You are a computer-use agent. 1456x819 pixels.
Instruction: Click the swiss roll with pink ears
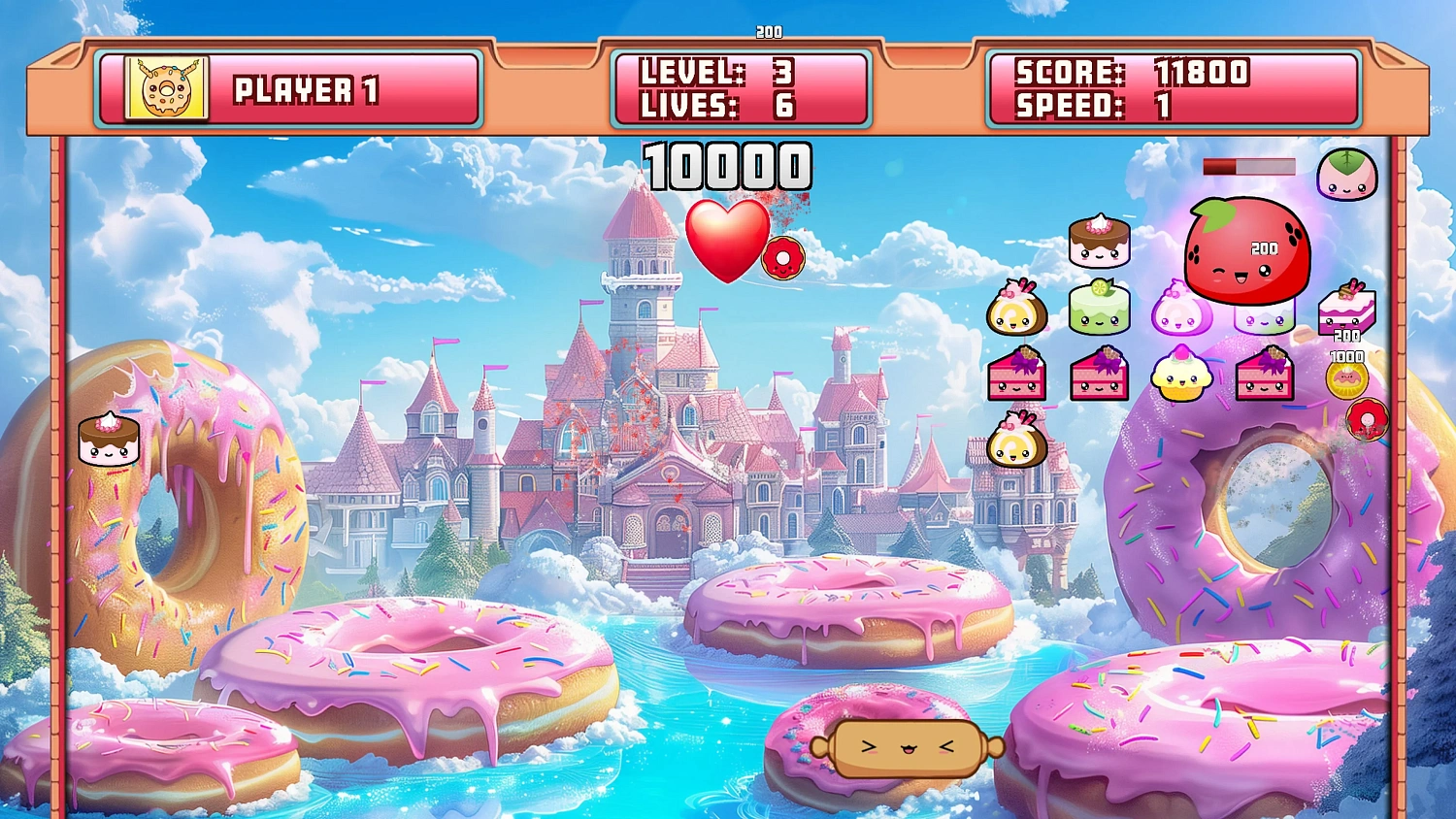pos(1017,311)
